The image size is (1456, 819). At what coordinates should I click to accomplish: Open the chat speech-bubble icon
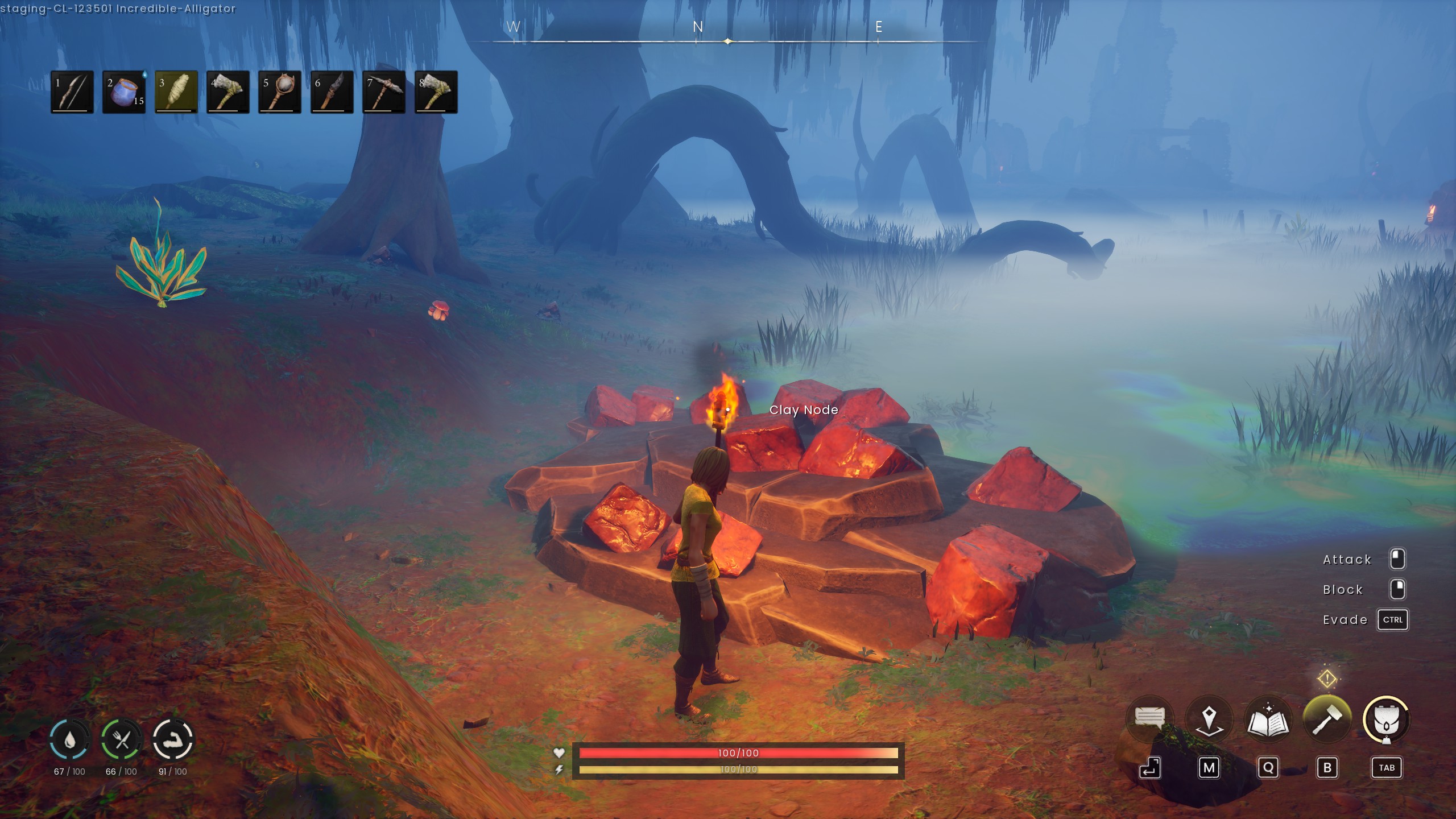point(1149,719)
